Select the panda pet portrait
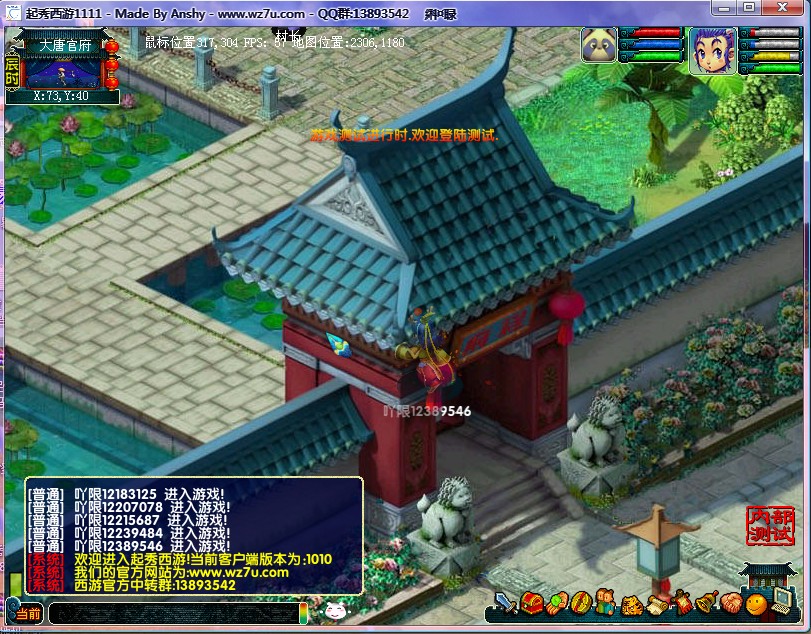The height and width of the screenshot is (634, 811). click(x=599, y=46)
